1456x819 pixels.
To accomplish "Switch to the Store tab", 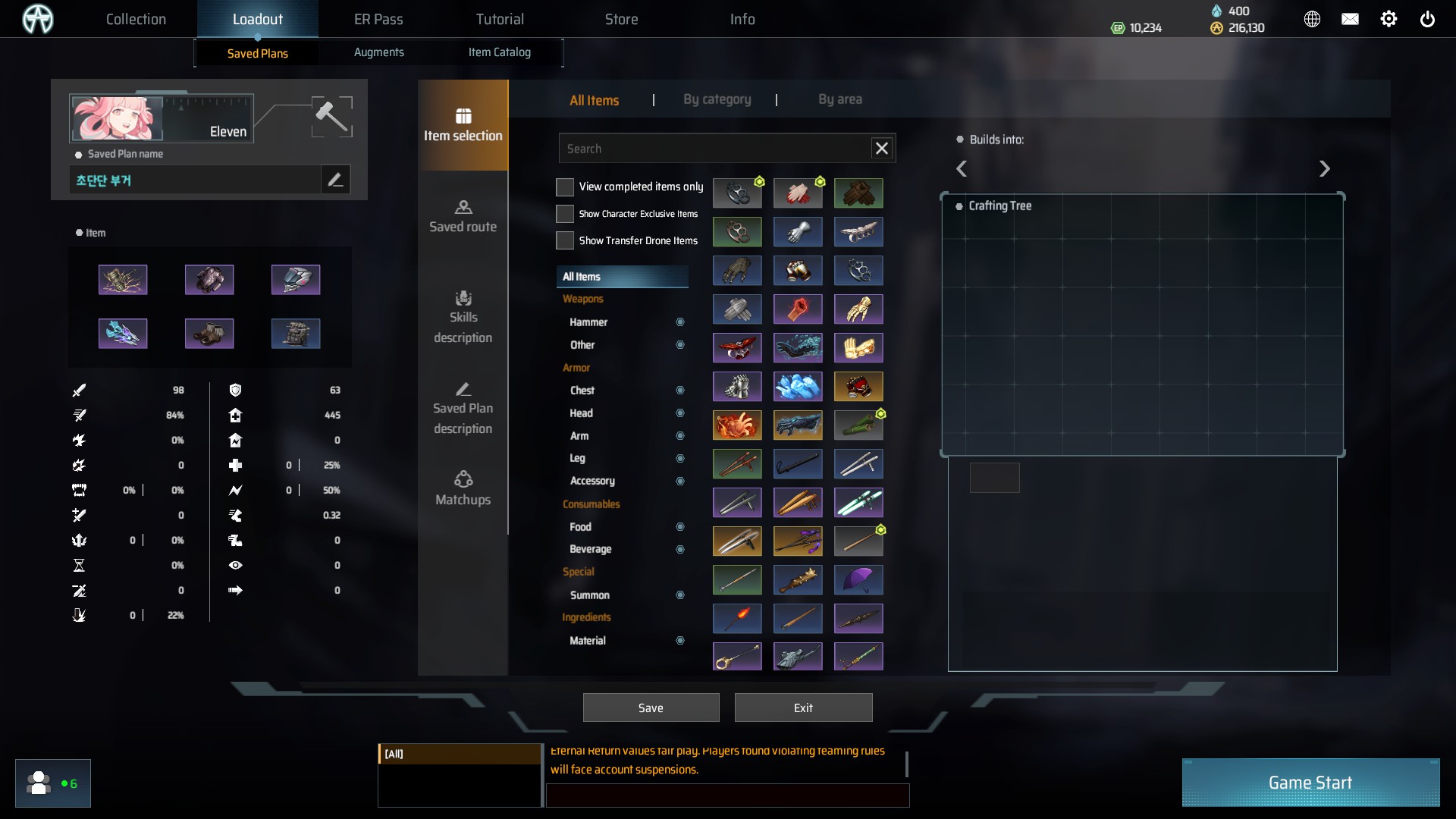I will tap(621, 19).
